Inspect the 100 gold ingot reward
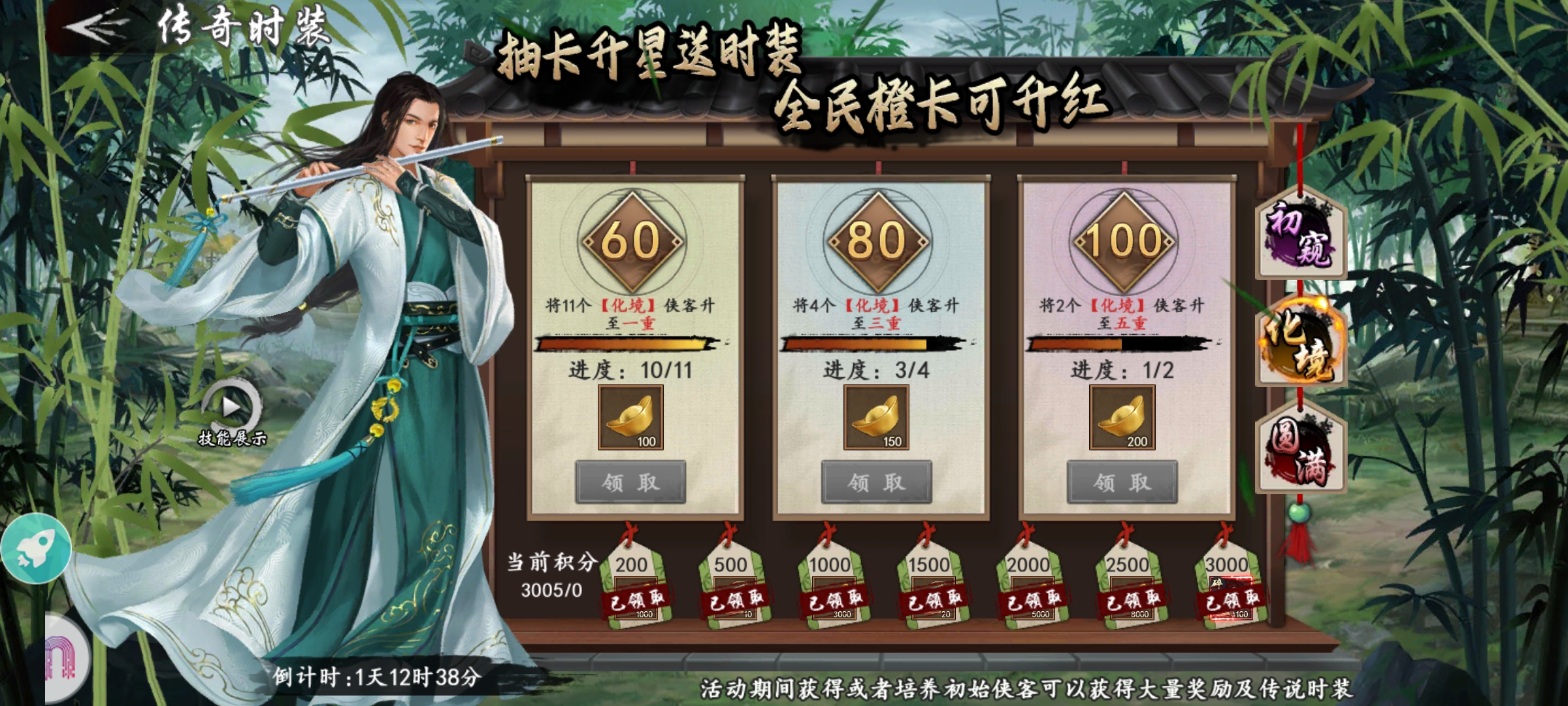Image resolution: width=1568 pixels, height=706 pixels. [630, 418]
